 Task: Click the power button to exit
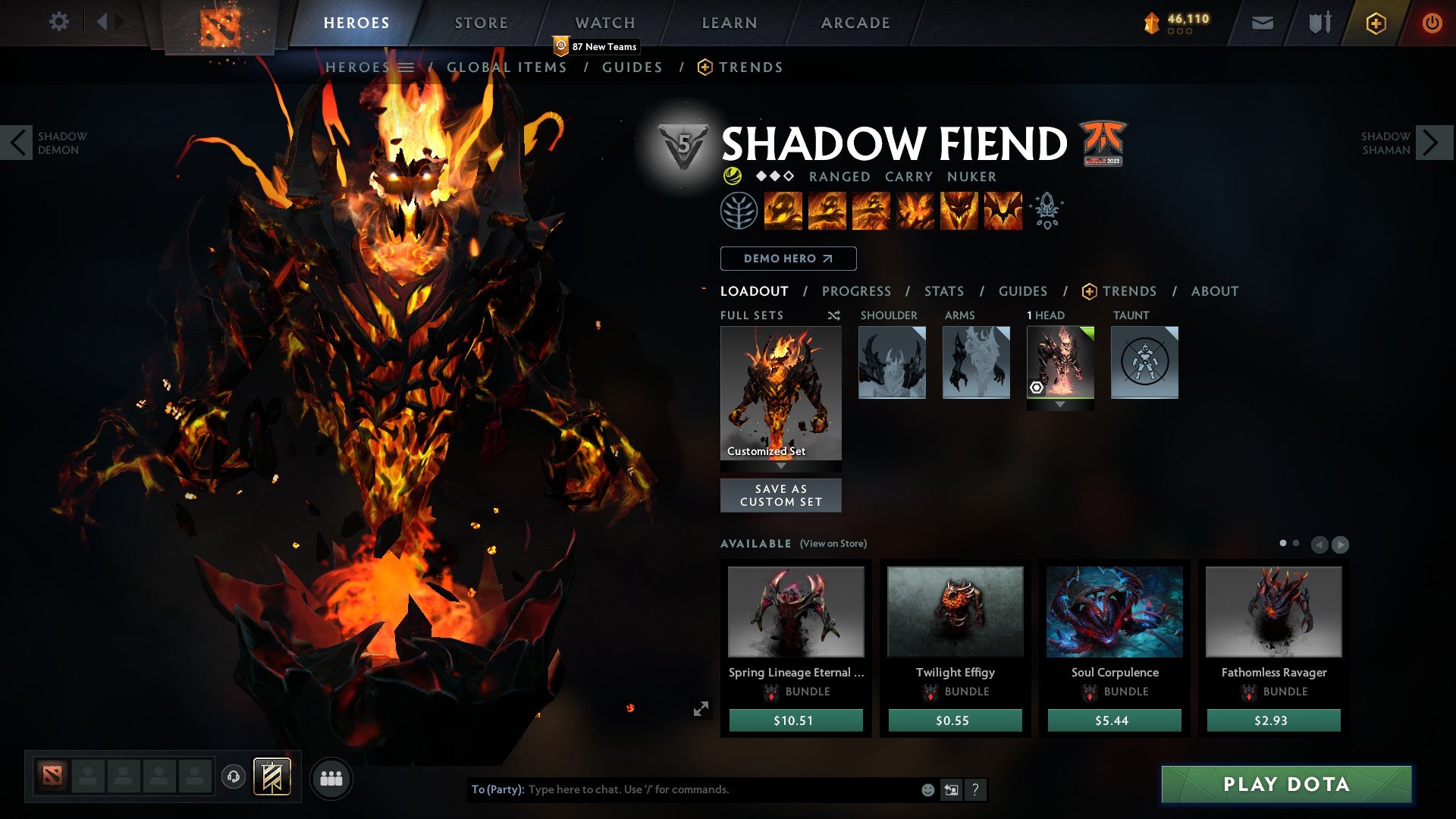tap(1432, 22)
